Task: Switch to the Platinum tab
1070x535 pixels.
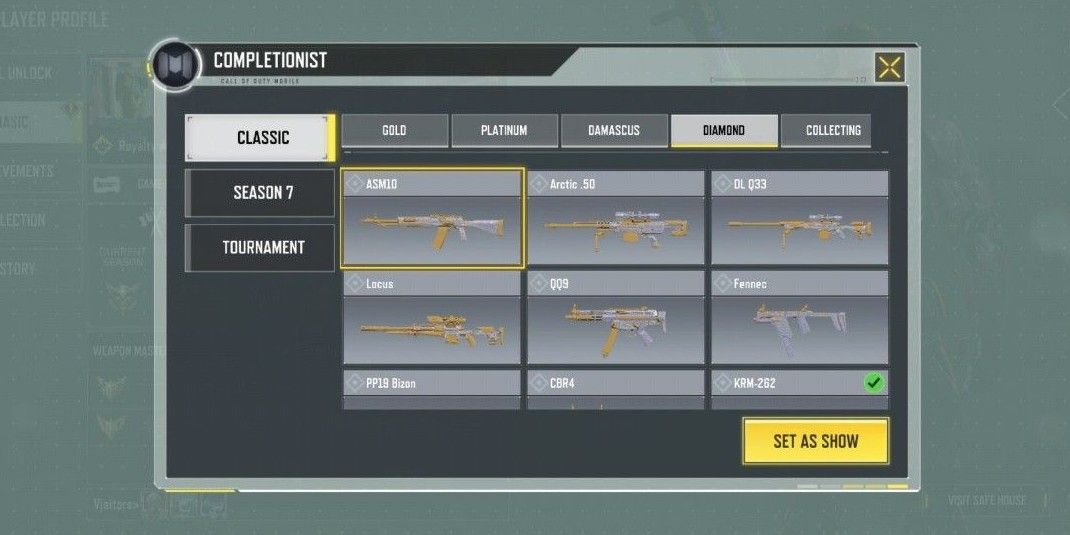Action: 504,130
